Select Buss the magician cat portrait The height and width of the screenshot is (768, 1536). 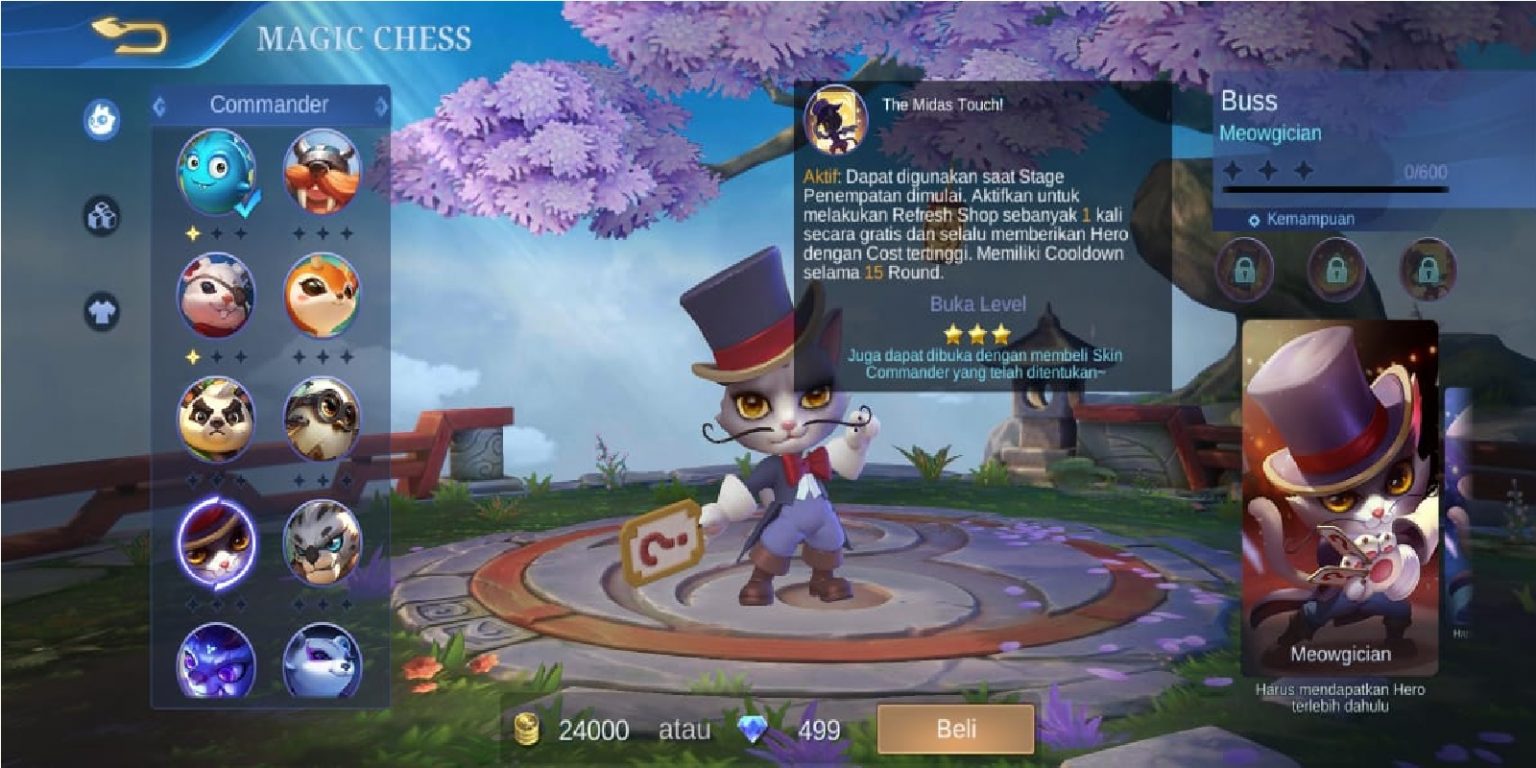pyautogui.click(x=216, y=541)
